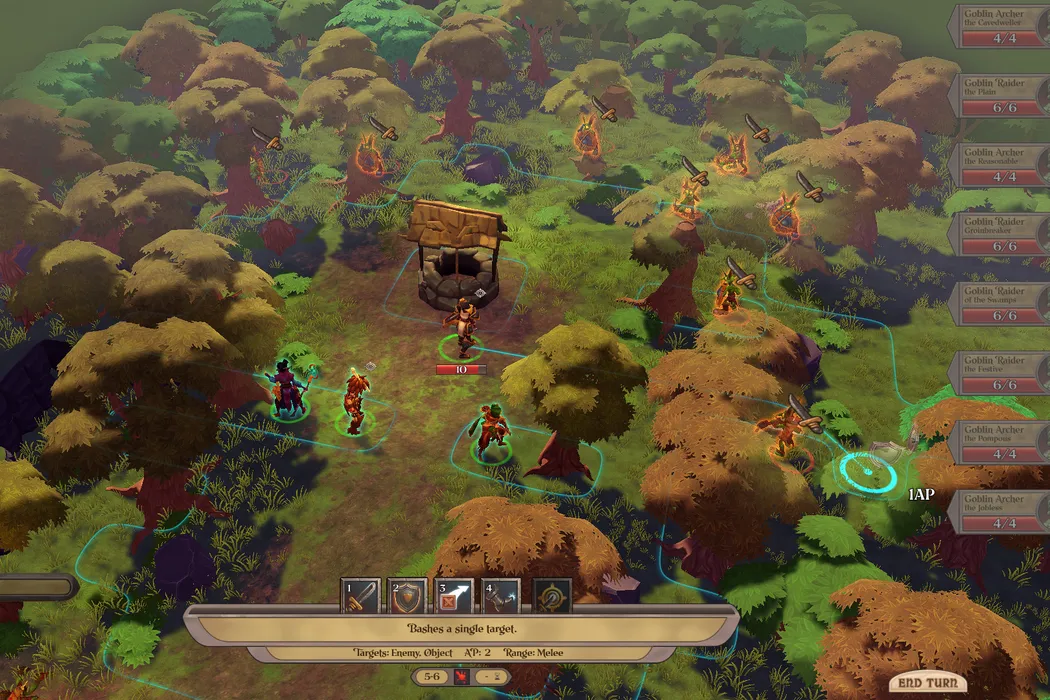
Task: Pick Goblin Raider the Plain from the list
Action: (x=1003, y=96)
